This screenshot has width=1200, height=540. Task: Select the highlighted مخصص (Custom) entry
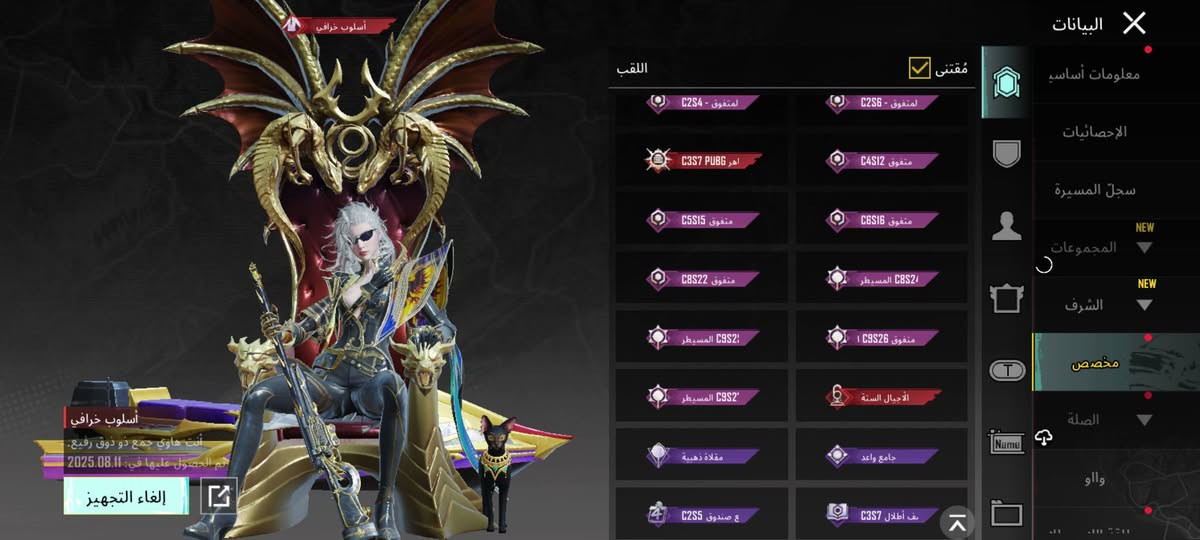click(1114, 362)
